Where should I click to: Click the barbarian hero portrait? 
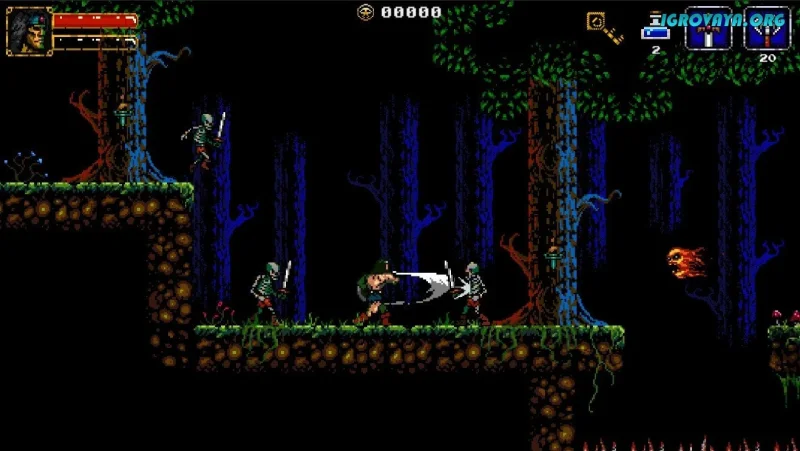coord(29,30)
